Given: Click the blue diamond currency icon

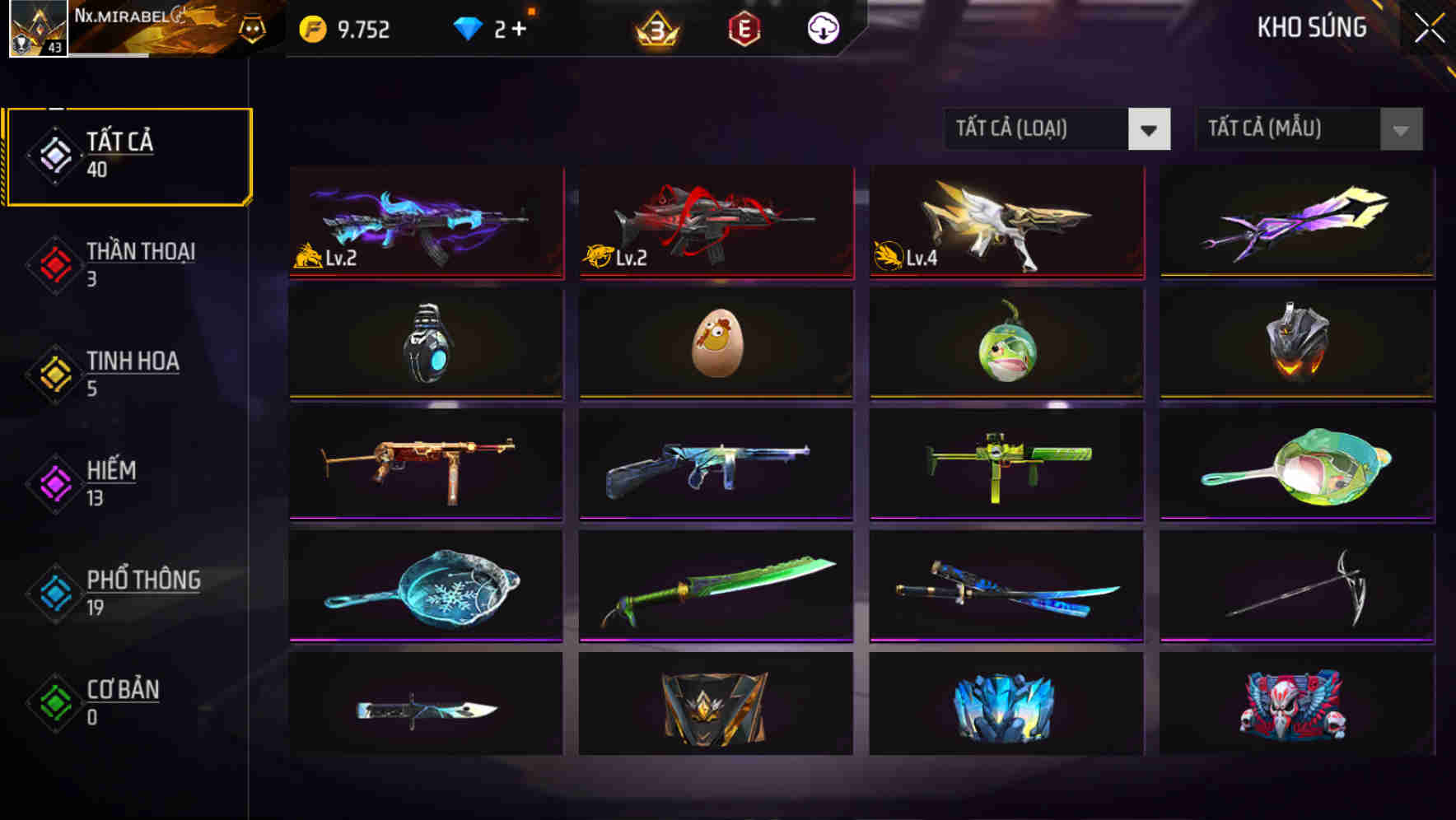Looking at the screenshot, I should [x=466, y=27].
